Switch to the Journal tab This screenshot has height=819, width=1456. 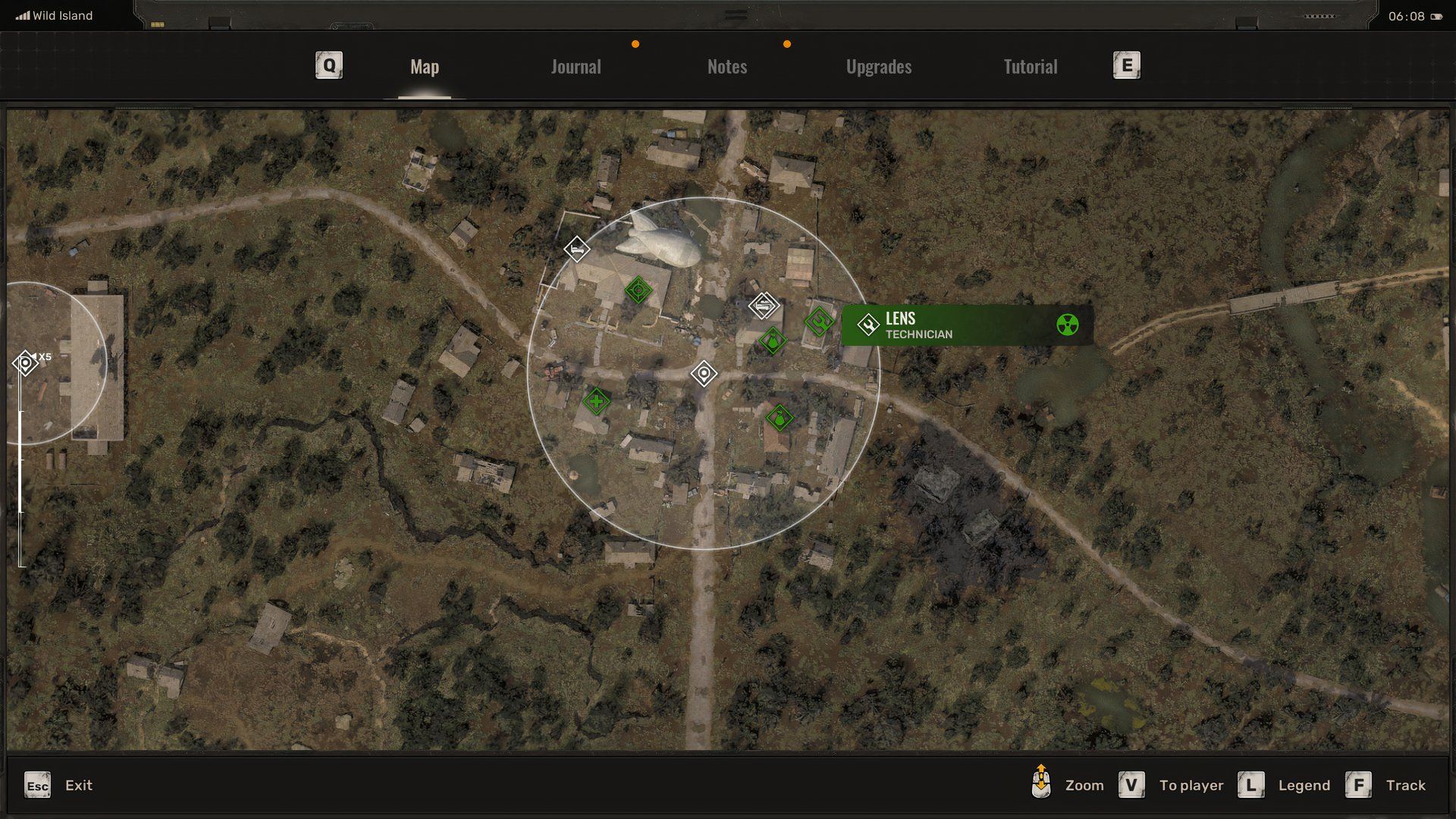(576, 66)
